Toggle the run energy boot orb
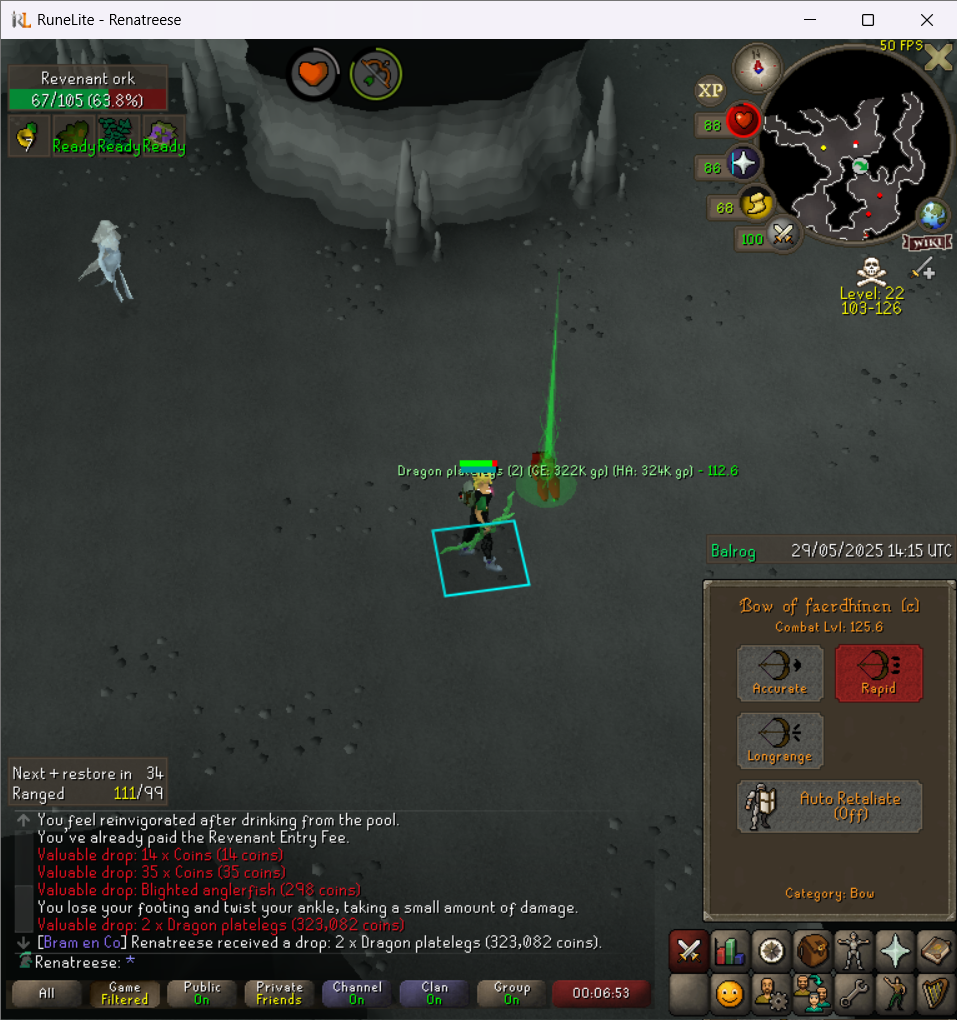This screenshot has width=957, height=1020. (757, 205)
